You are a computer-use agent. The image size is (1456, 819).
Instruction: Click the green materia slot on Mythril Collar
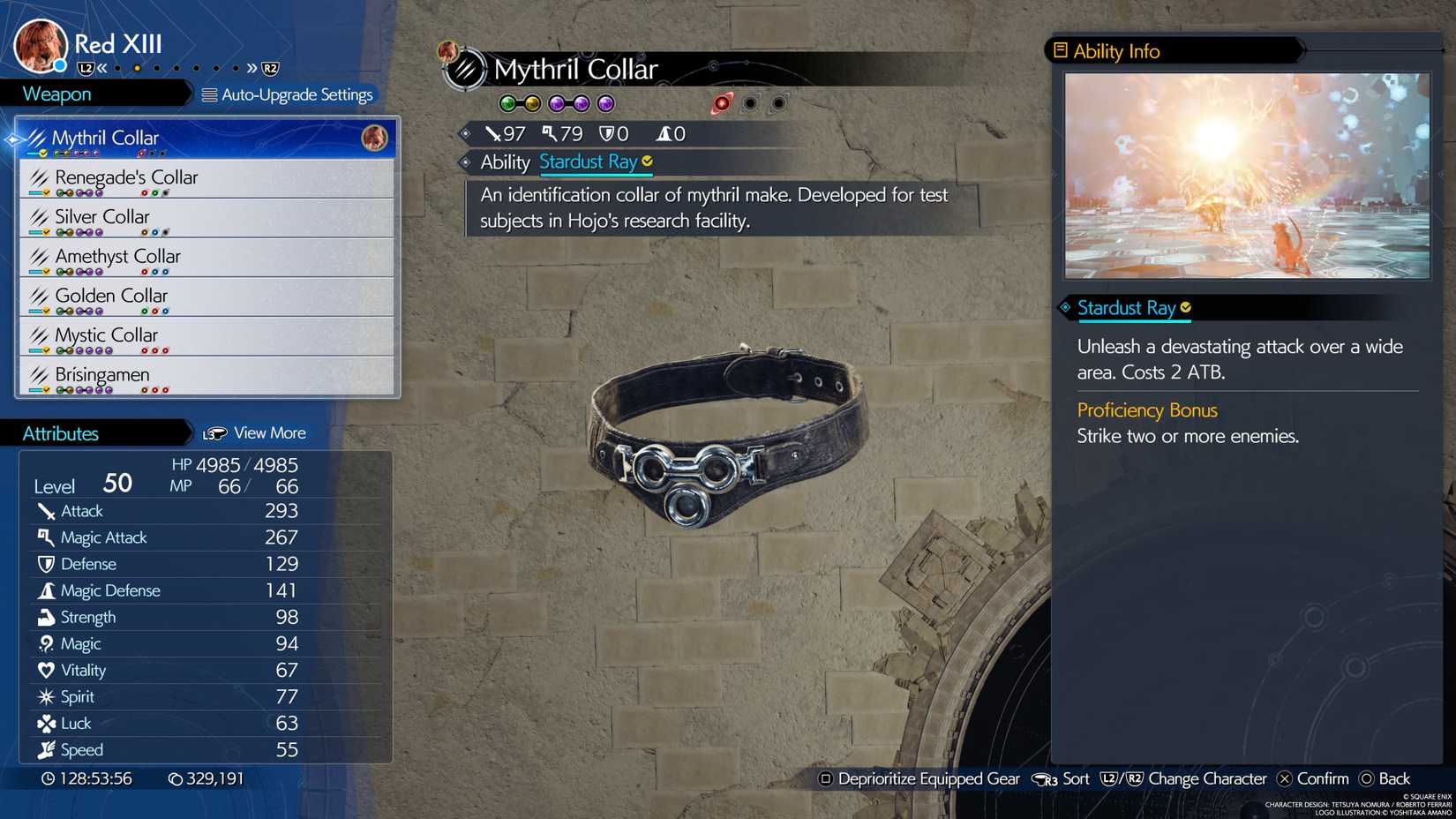point(509,103)
